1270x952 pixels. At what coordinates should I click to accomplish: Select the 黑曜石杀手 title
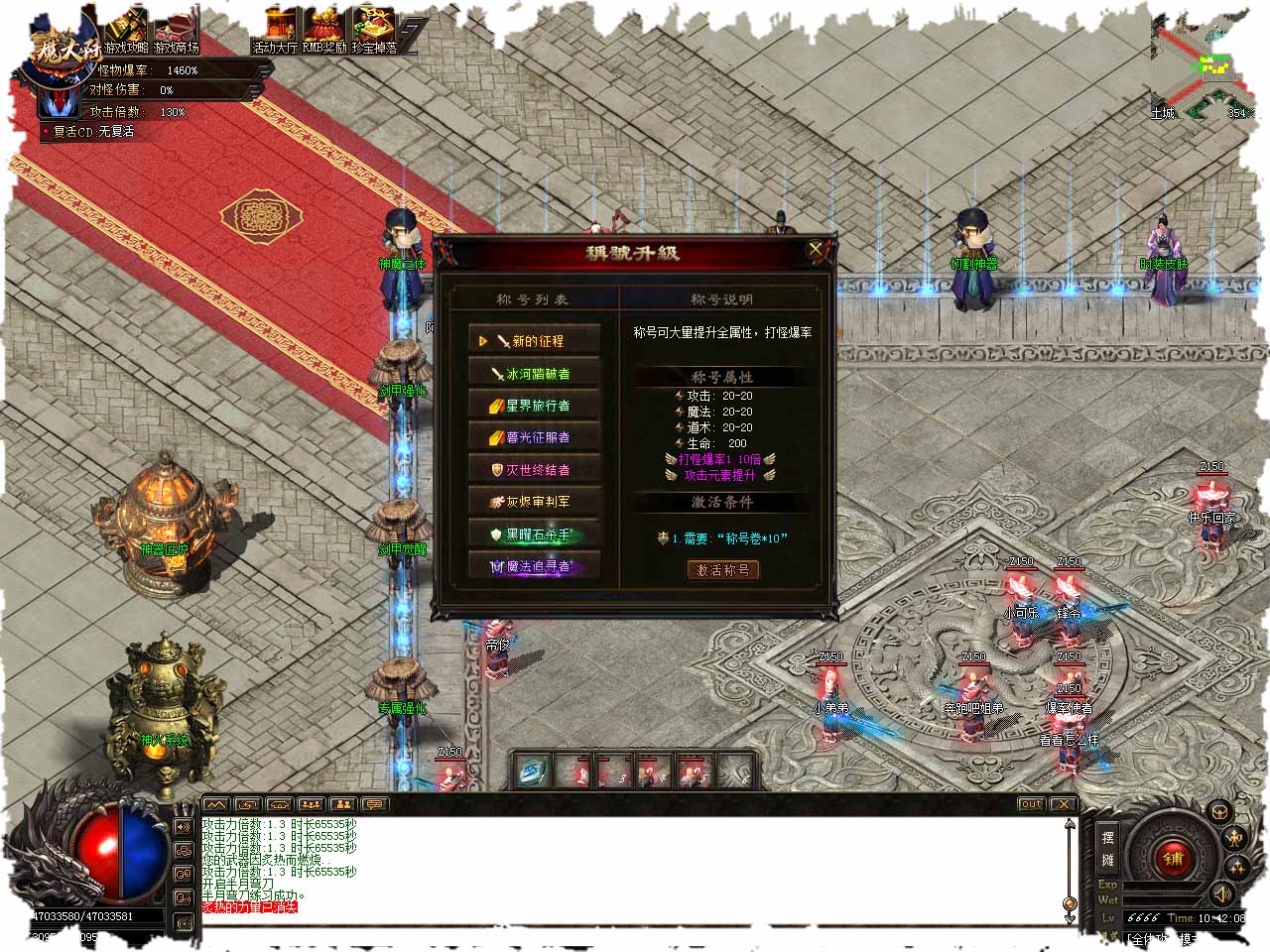coord(535,534)
